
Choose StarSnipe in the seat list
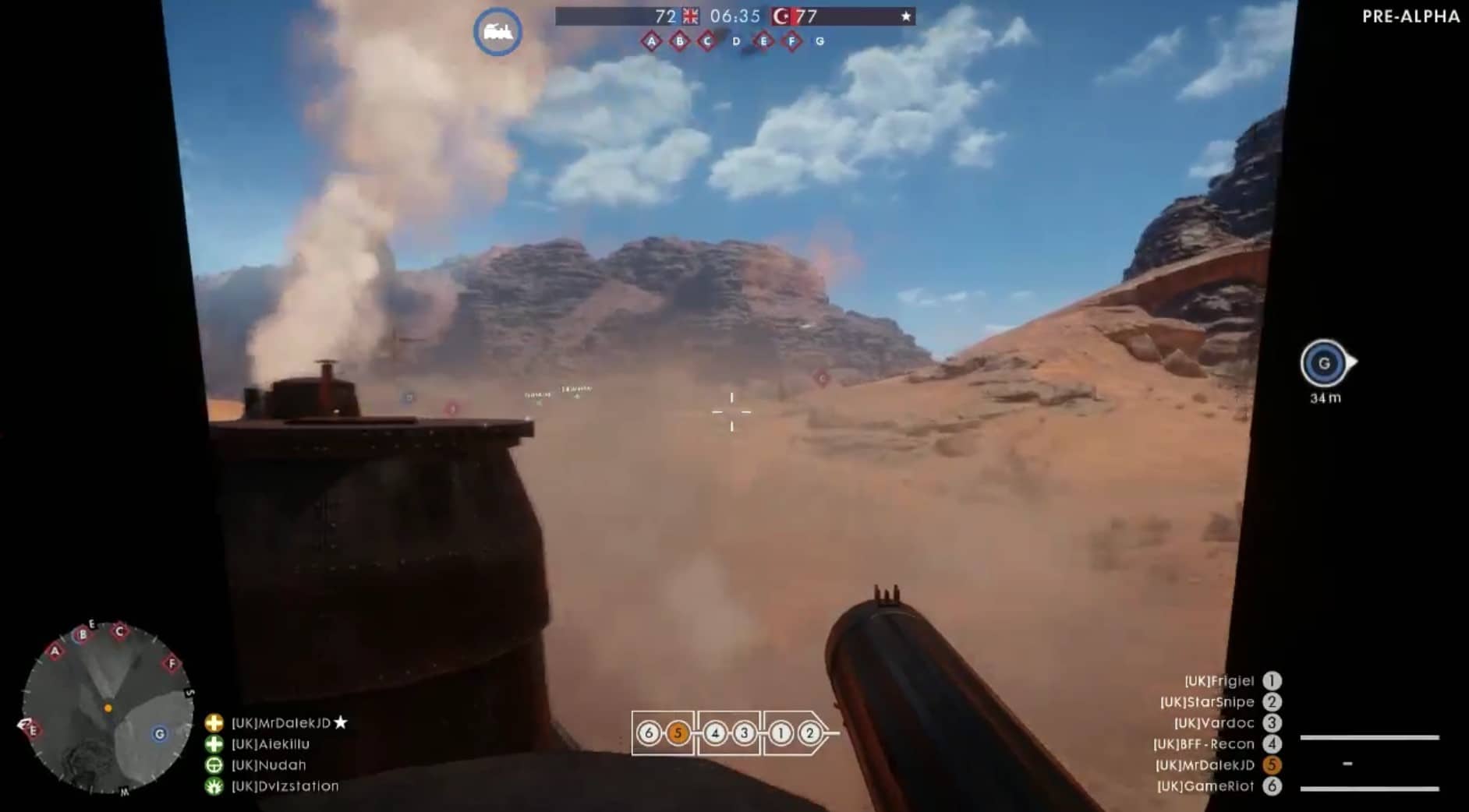coord(1207,702)
